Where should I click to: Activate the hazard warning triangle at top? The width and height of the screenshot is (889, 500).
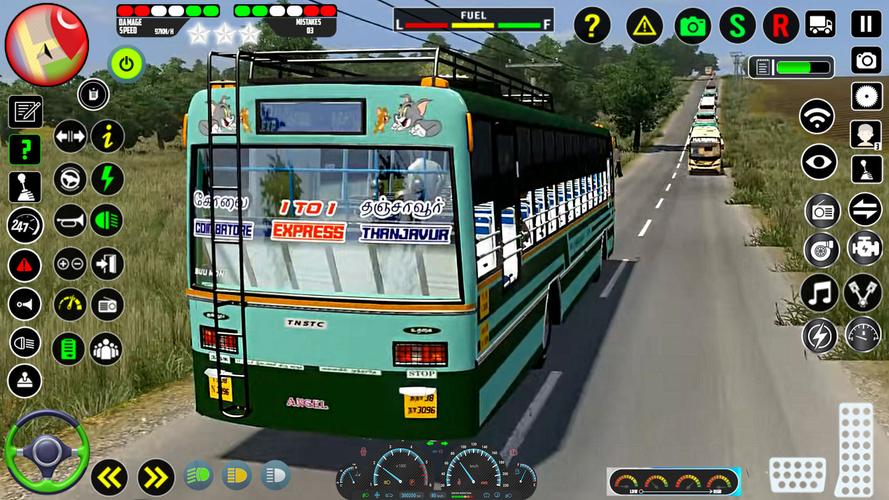point(644,25)
